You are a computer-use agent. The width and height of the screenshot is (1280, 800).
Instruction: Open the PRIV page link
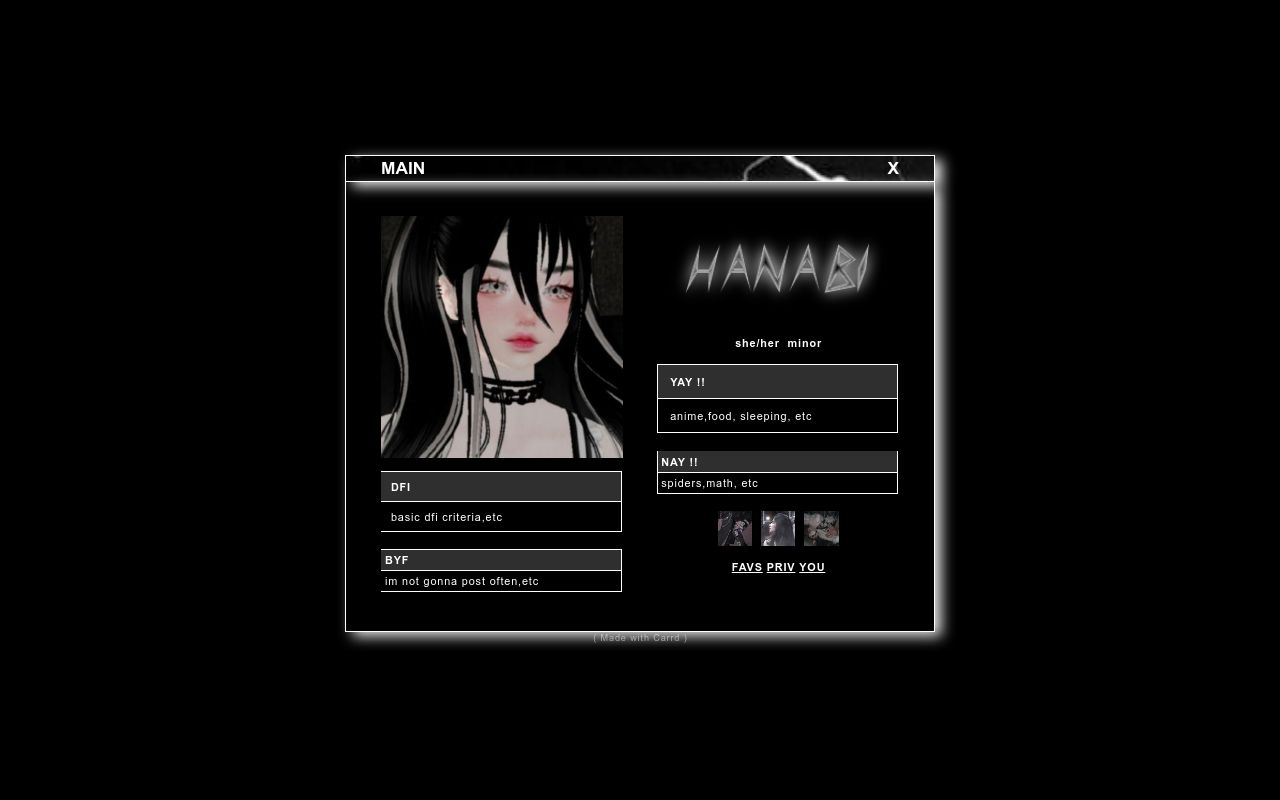[780, 567]
